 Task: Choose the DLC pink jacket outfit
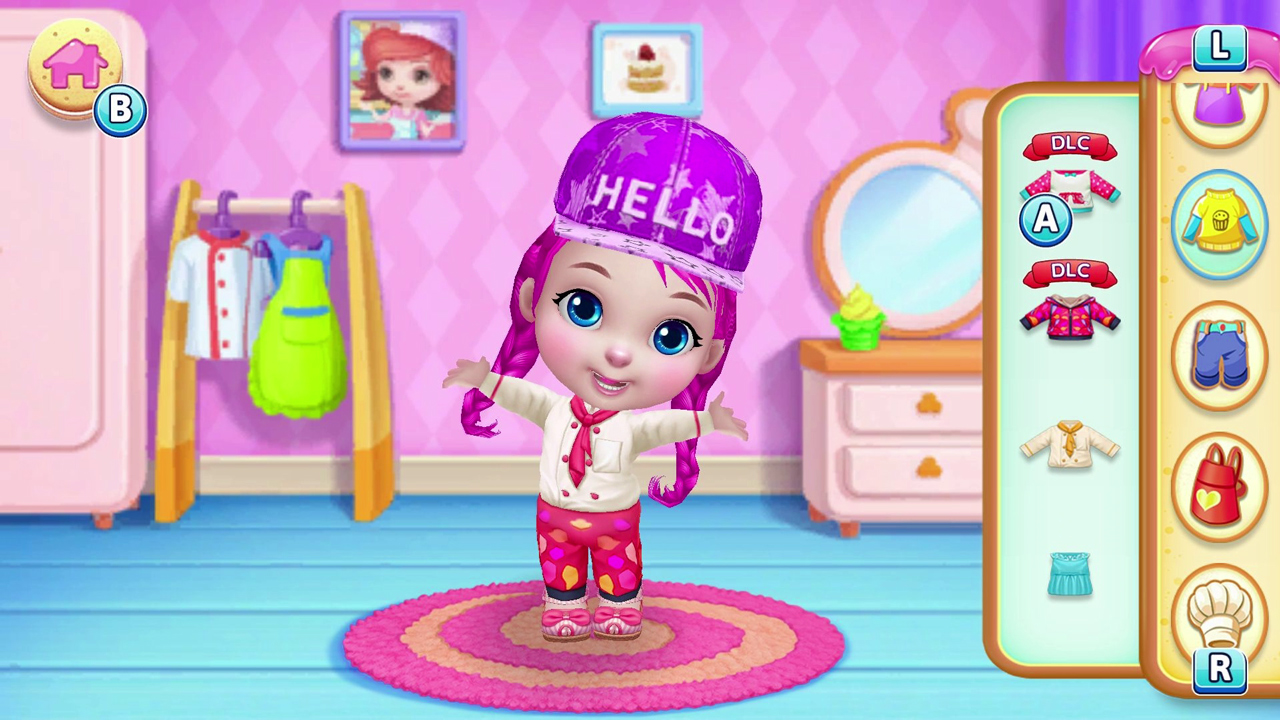pyautogui.click(x=1072, y=197)
